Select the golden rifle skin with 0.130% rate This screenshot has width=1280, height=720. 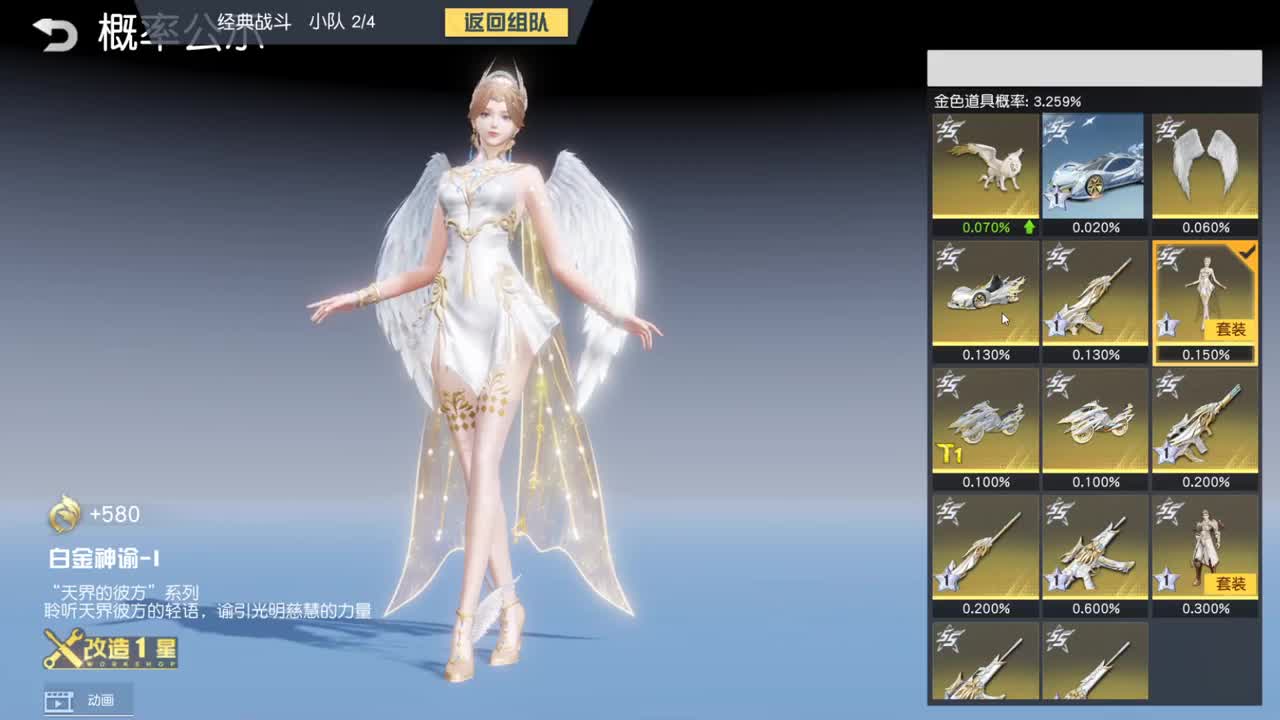(1094, 295)
